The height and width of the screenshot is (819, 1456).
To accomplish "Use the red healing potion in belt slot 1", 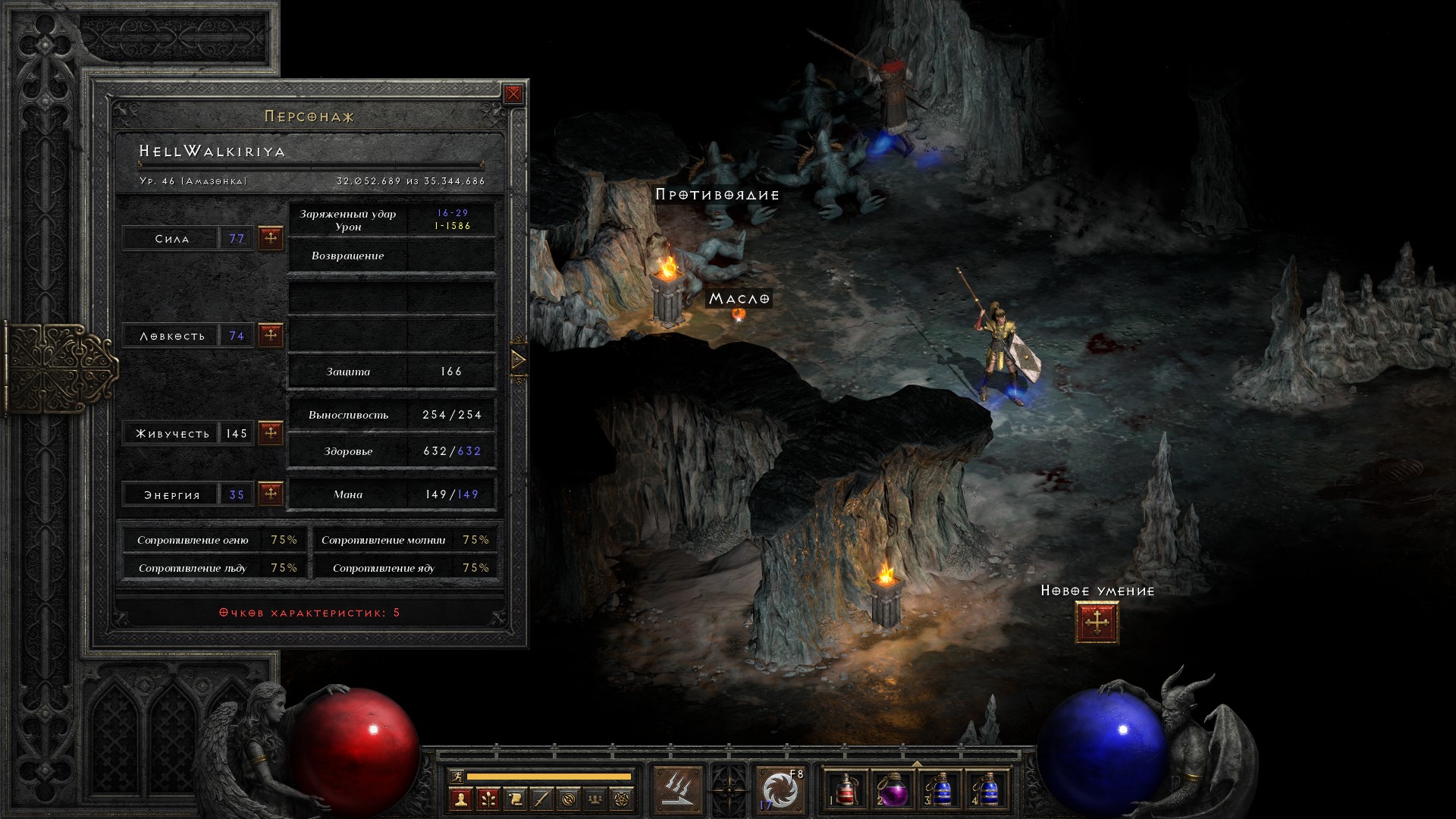I will (847, 790).
